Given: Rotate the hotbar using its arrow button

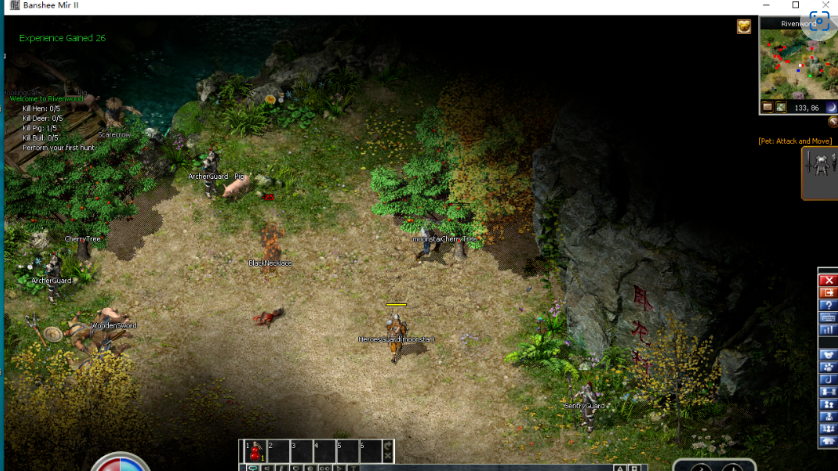Looking at the screenshot, I should [387, 444].
